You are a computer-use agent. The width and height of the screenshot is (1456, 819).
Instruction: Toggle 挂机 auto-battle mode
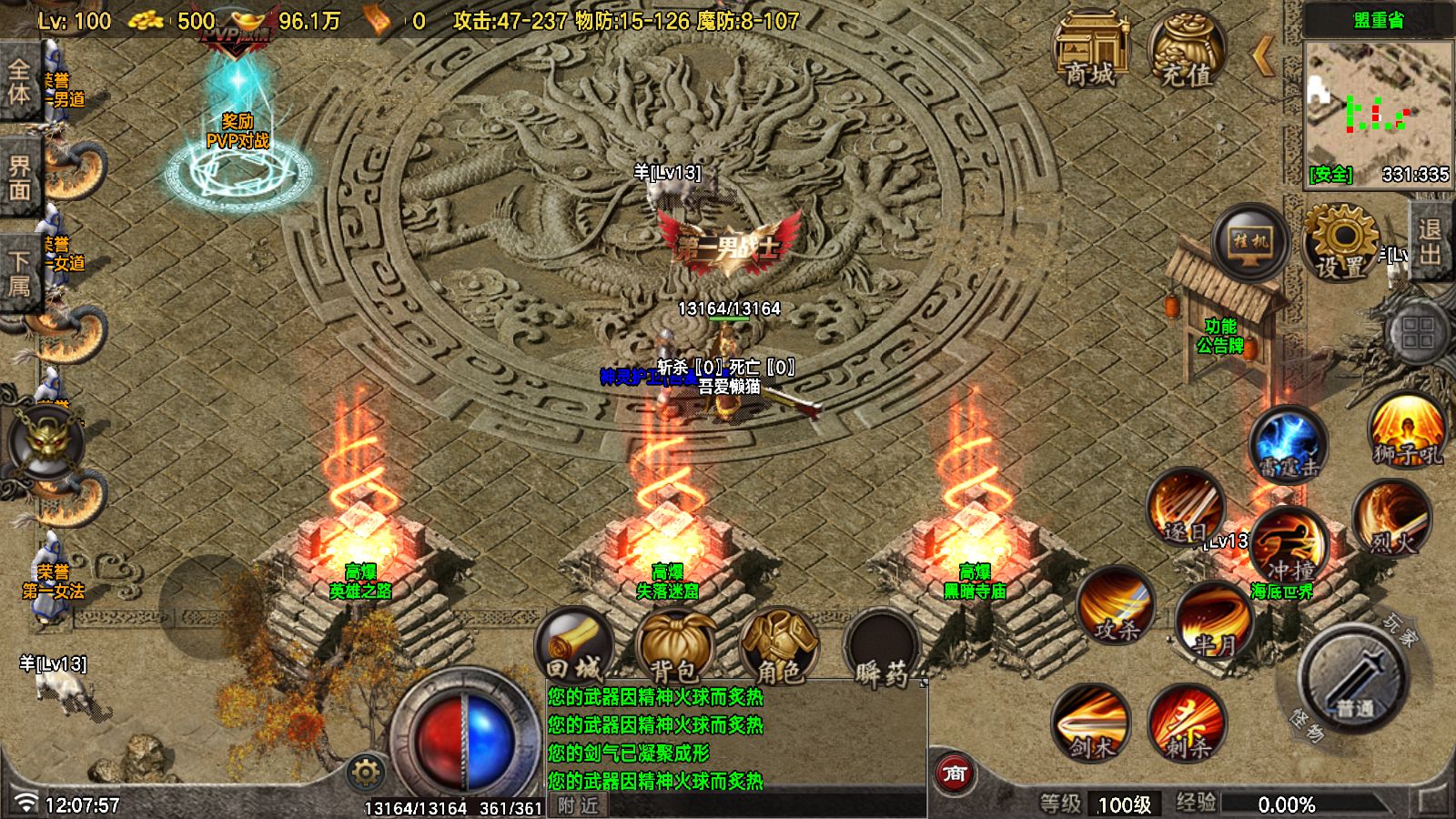(1250, 242)
